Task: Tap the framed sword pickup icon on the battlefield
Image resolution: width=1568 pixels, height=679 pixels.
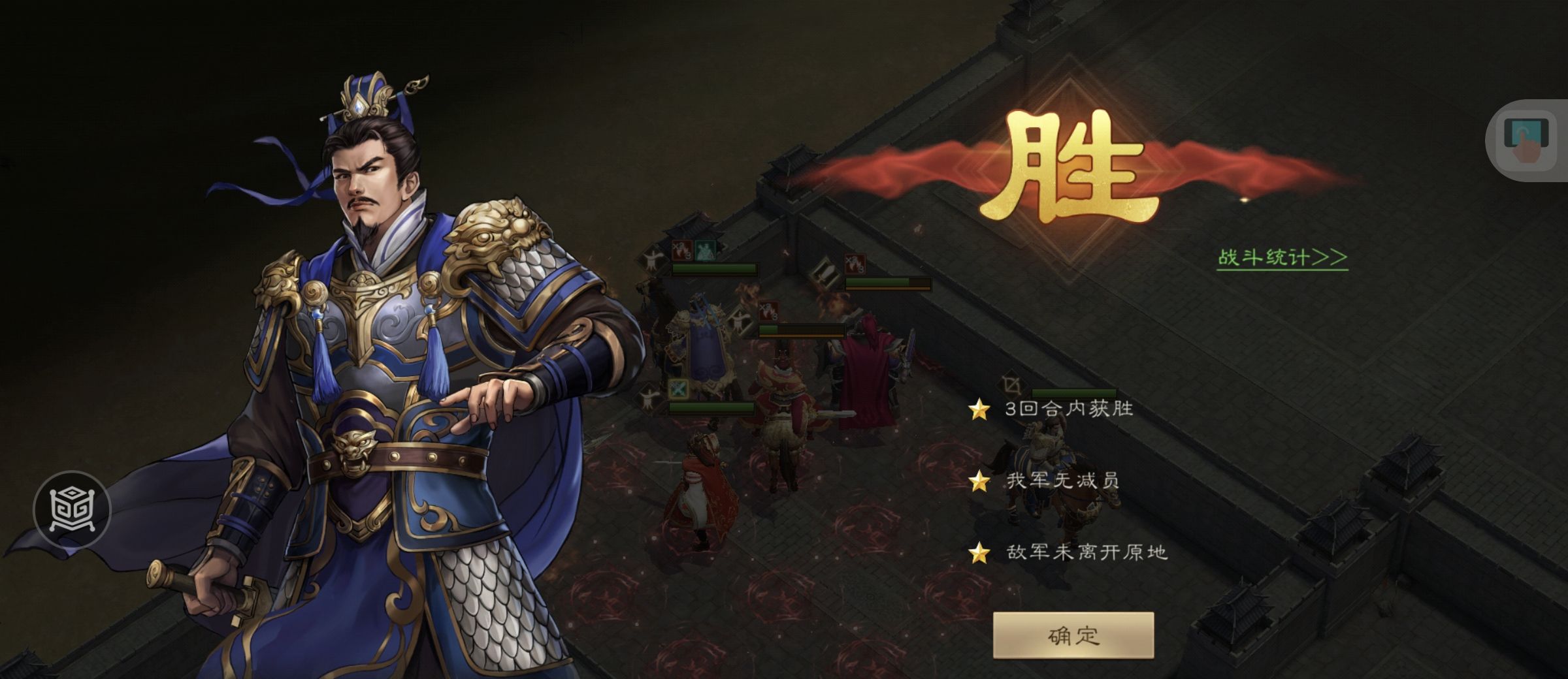Action: (825, 273)
